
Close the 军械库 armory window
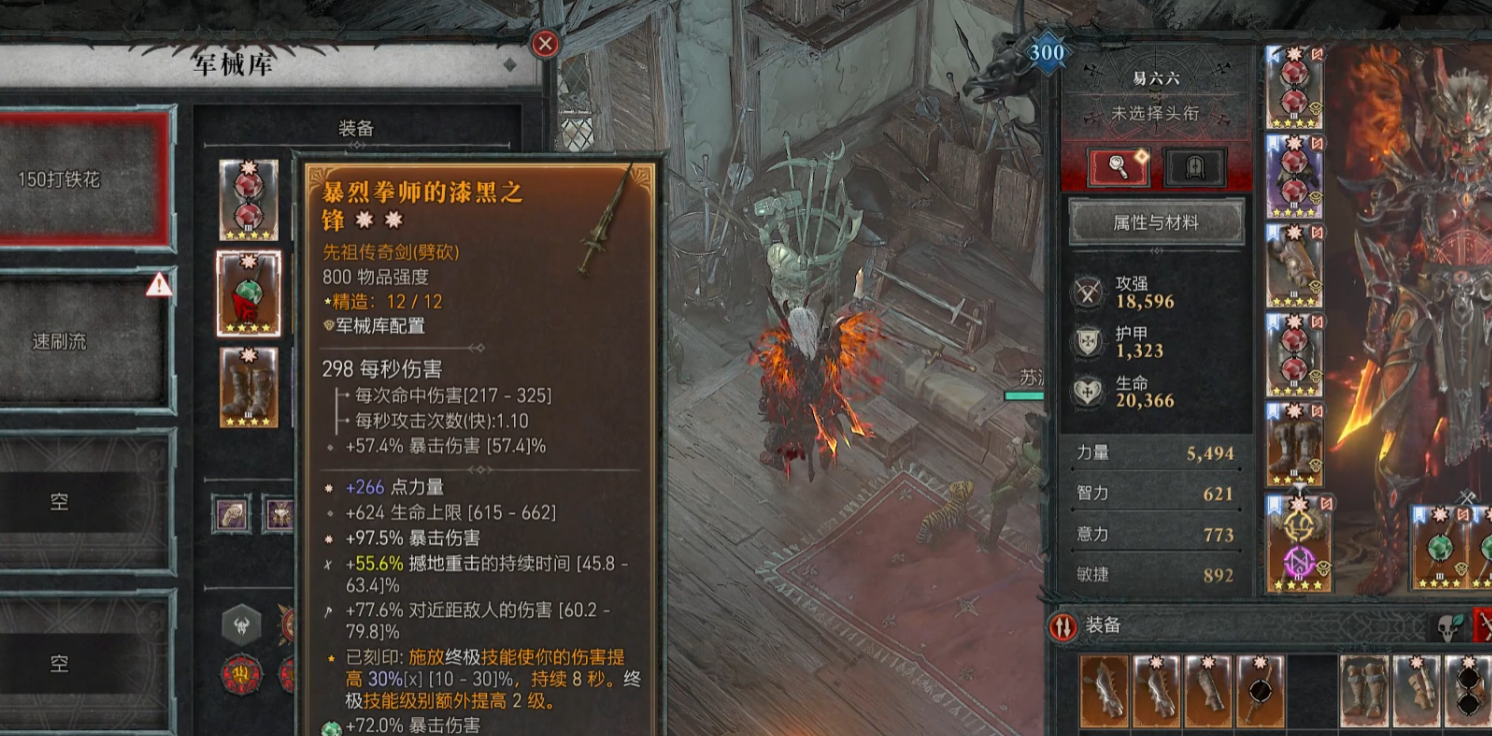[545, 44]
